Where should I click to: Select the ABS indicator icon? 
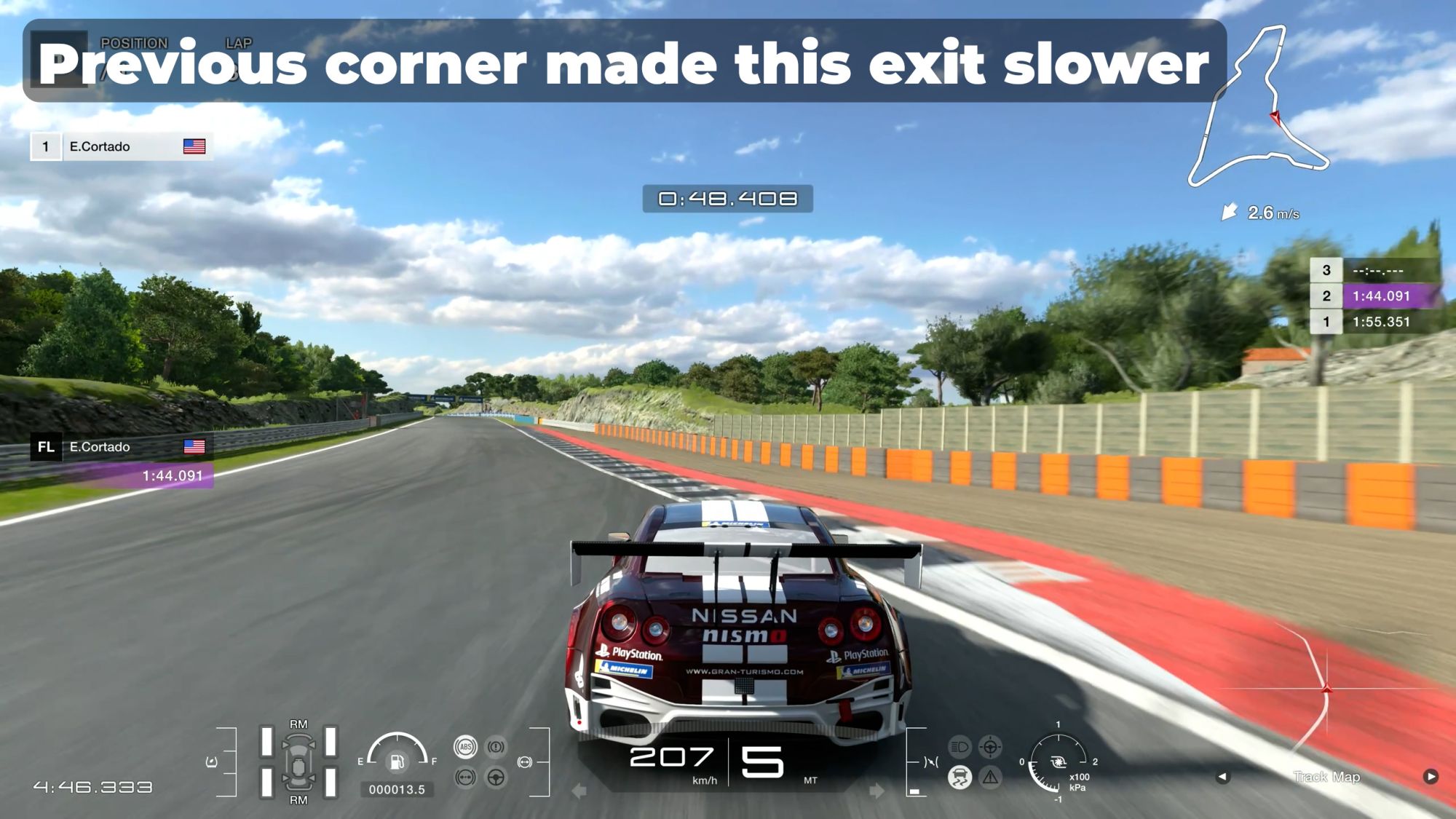click(465, 747)
